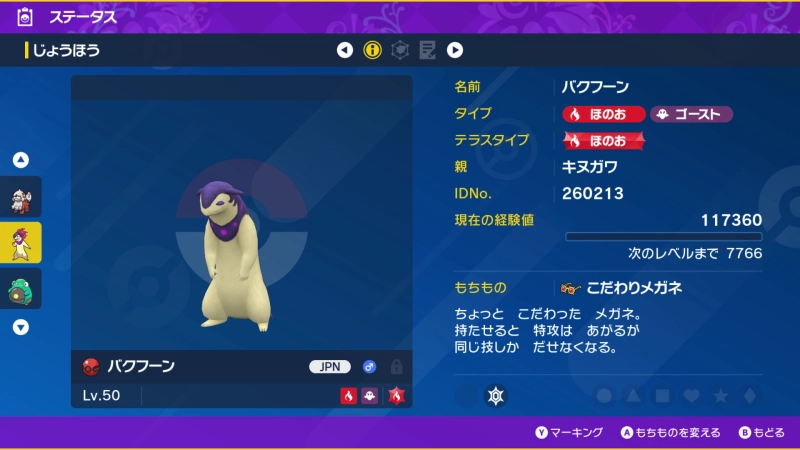Toggle the heart marking

(691, 396)
